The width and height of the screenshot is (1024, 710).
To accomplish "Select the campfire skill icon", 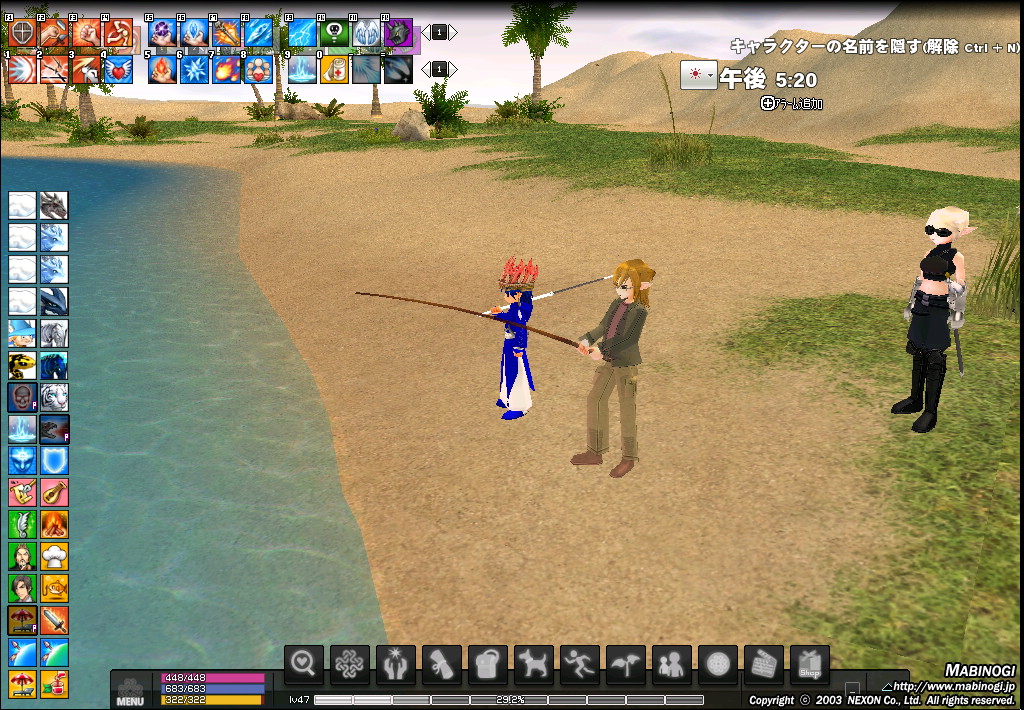I will (x=54, y=524).
